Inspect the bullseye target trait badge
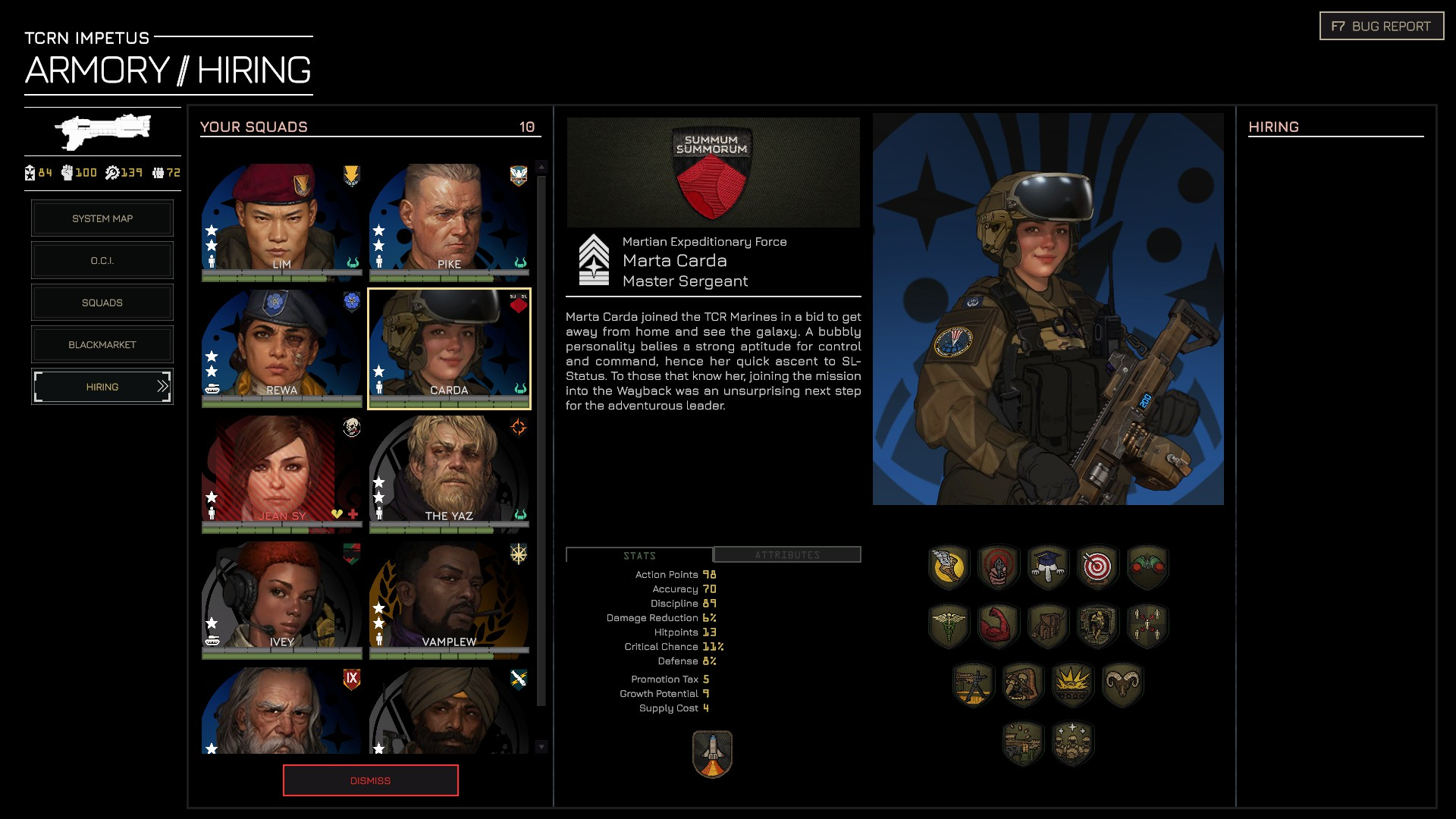1456x819 pixels. tap(1097, 566)
